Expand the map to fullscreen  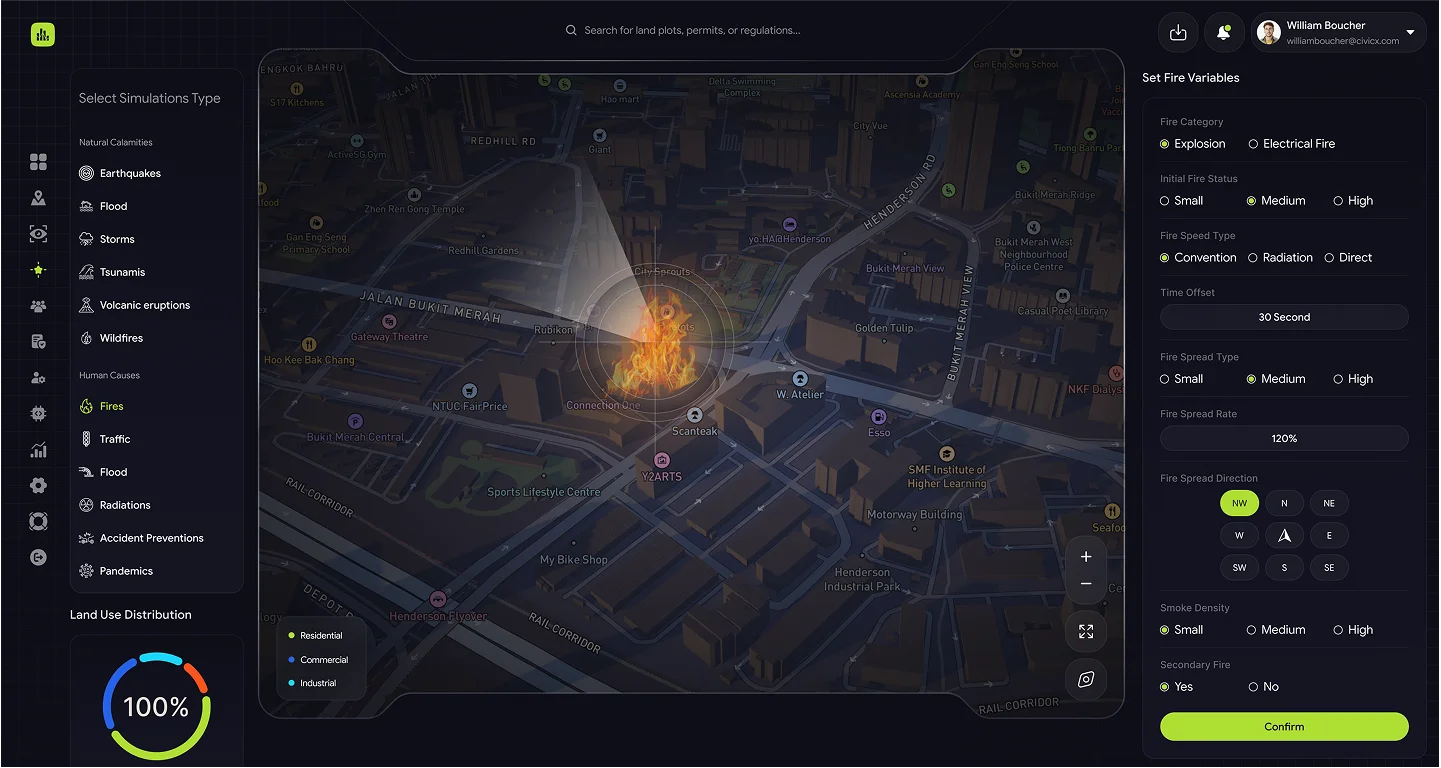coord(1086,632)
